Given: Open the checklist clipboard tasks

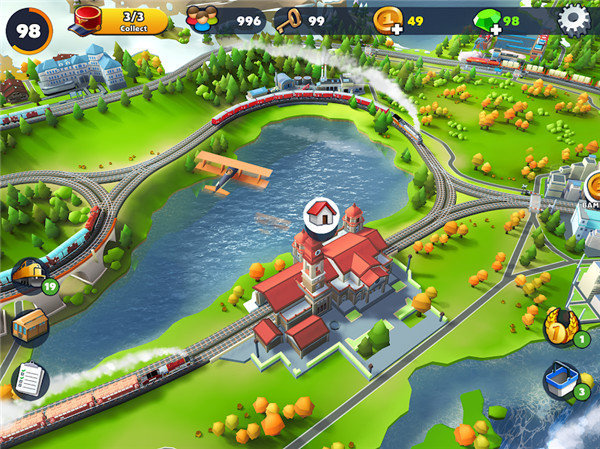Looking at the screenshot, I should 29,379.
